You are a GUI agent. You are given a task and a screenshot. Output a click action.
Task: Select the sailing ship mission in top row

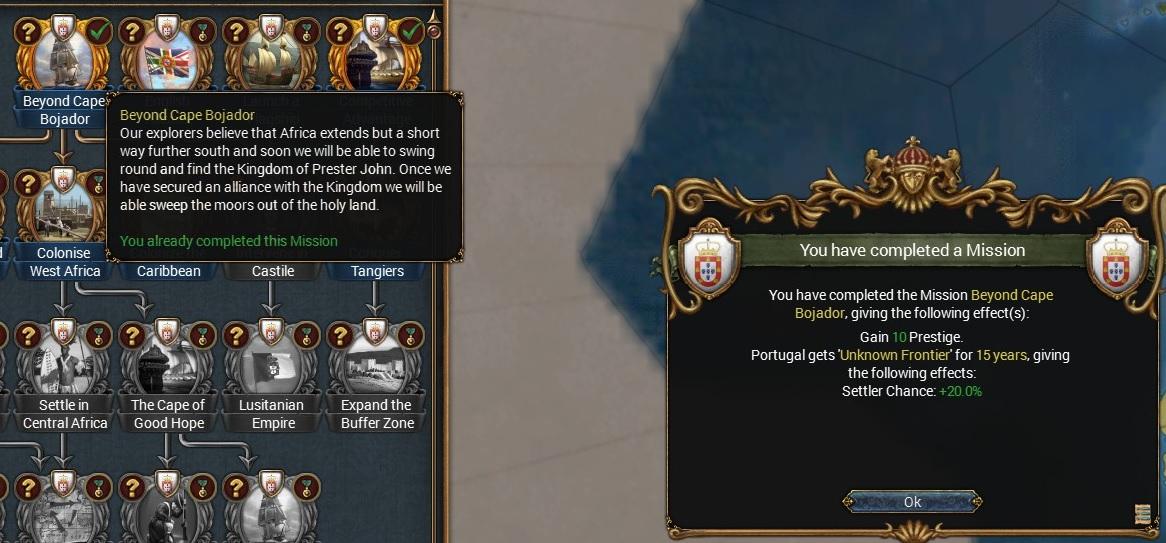tap(272, 58)
